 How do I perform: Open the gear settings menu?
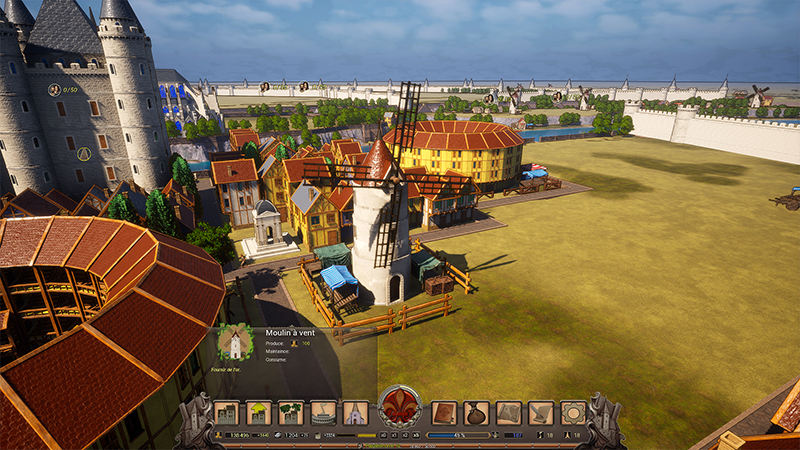click(x=573, y=413)
